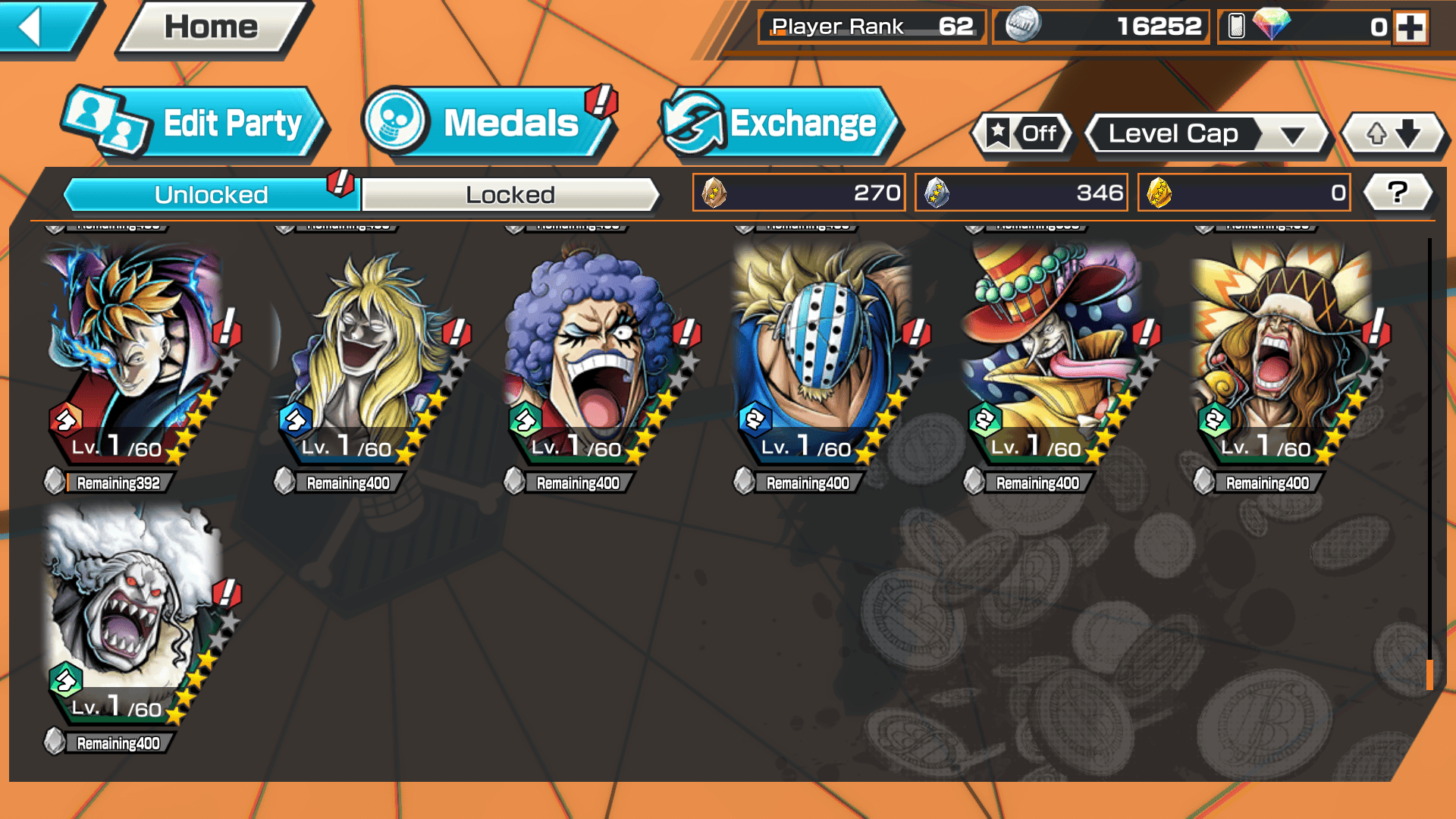Viewport: 1456px width, 819px height.
Task: Switch to the Unlocked tab
Action: 210,195
